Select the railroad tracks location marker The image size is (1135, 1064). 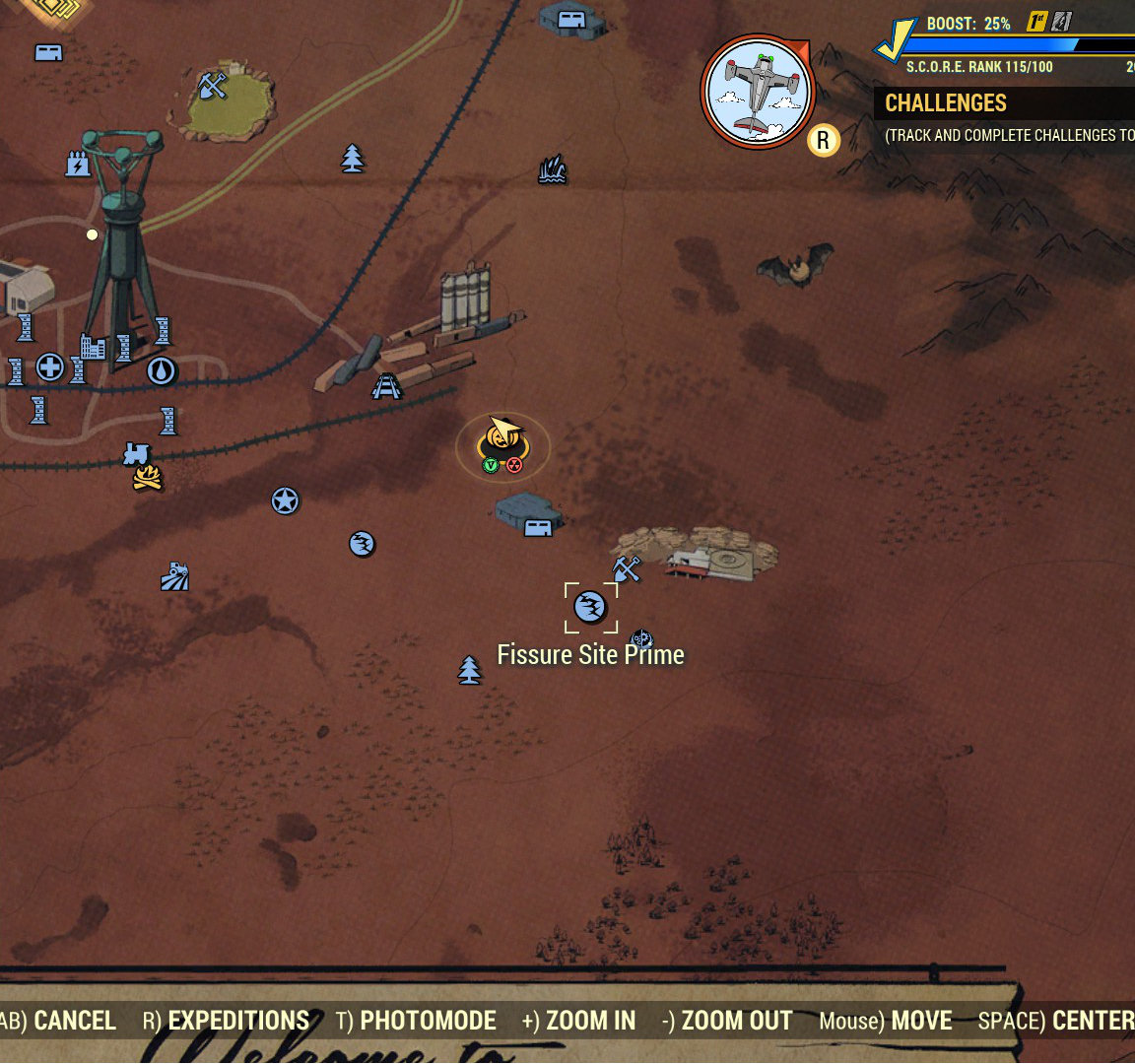point(386,385)
